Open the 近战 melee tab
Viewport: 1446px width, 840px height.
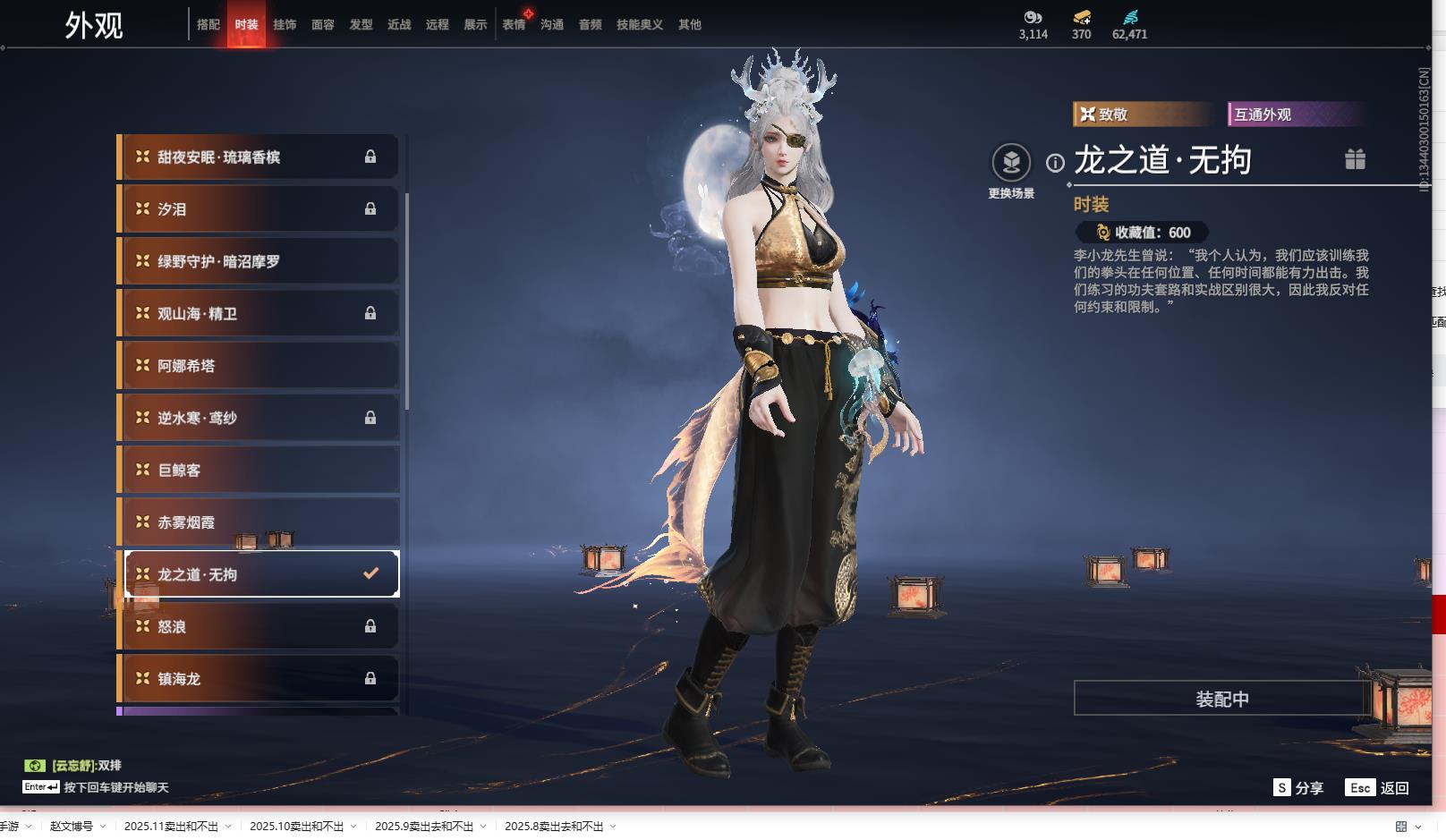click(399, 25)
